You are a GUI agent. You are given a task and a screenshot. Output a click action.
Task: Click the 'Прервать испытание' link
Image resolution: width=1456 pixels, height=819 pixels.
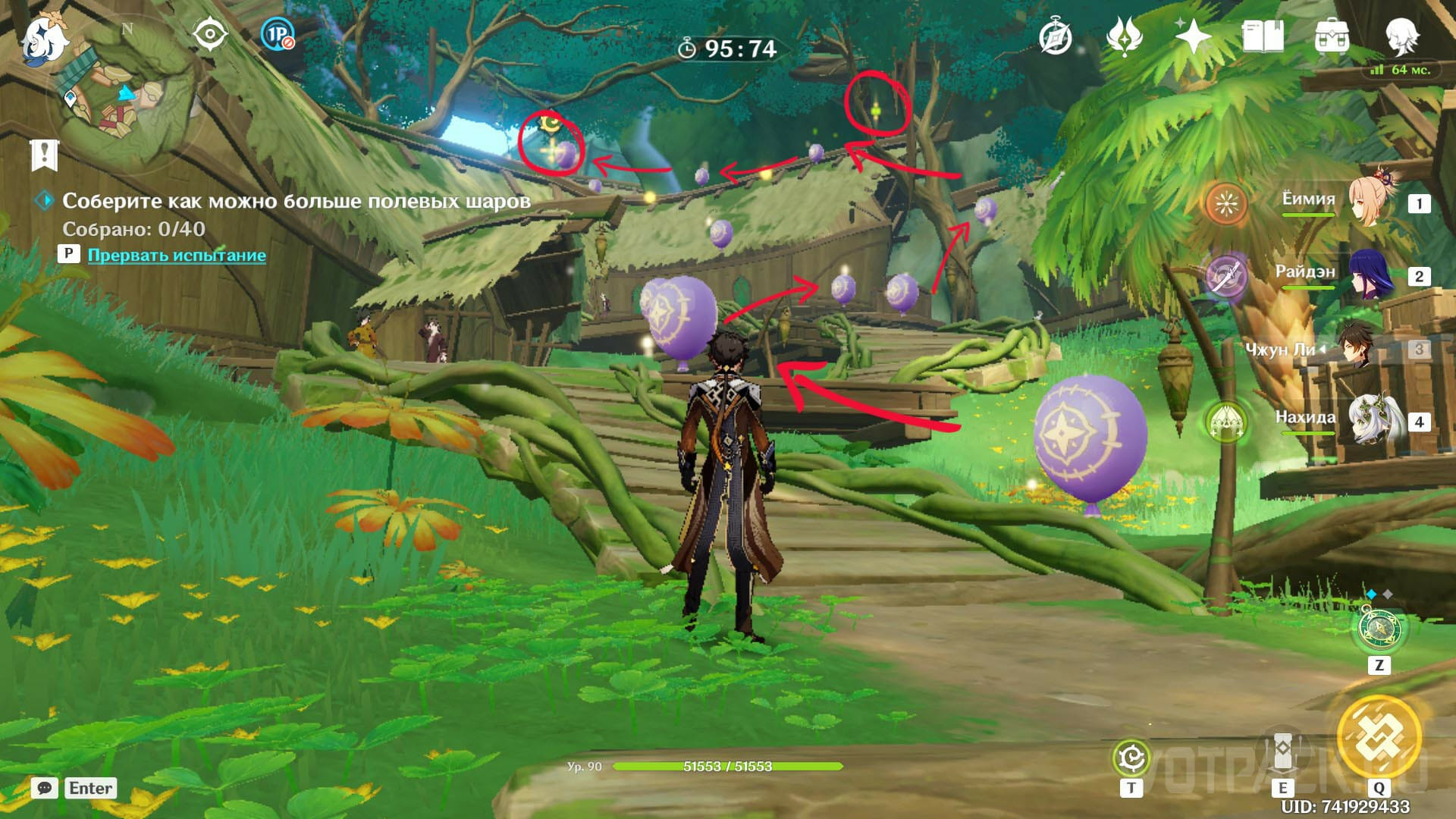tap(177, 255)
